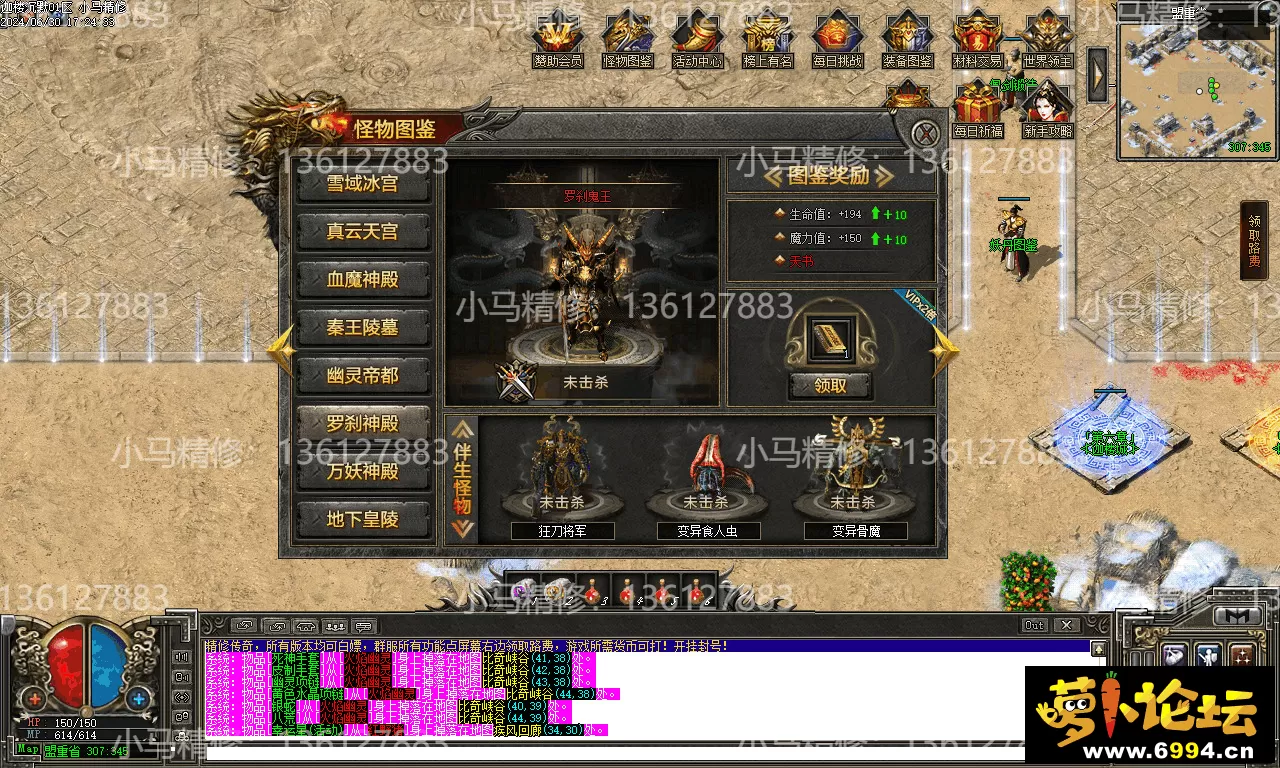Select the 雪域冰宫 category

pos(363,184)
